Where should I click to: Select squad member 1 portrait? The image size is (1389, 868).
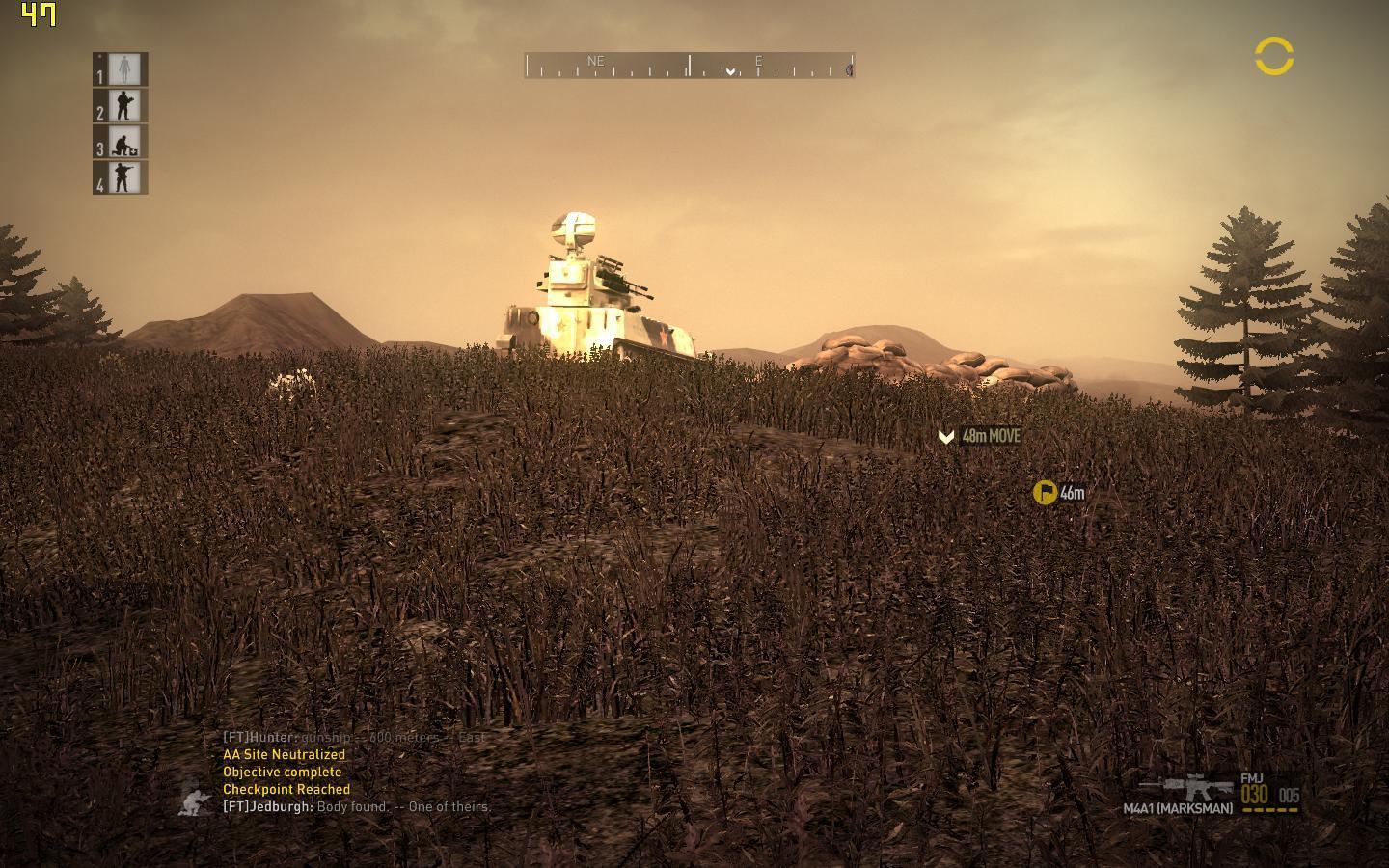pos(124,69)
